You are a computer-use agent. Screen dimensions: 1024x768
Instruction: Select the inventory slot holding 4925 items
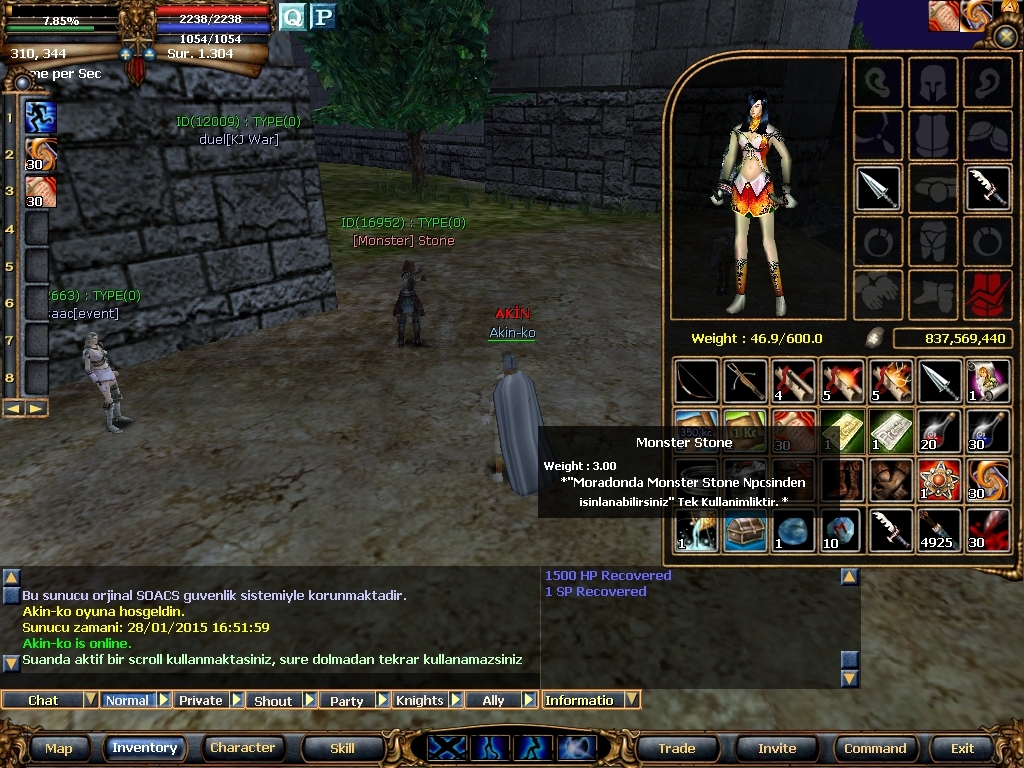coord(939,530)
